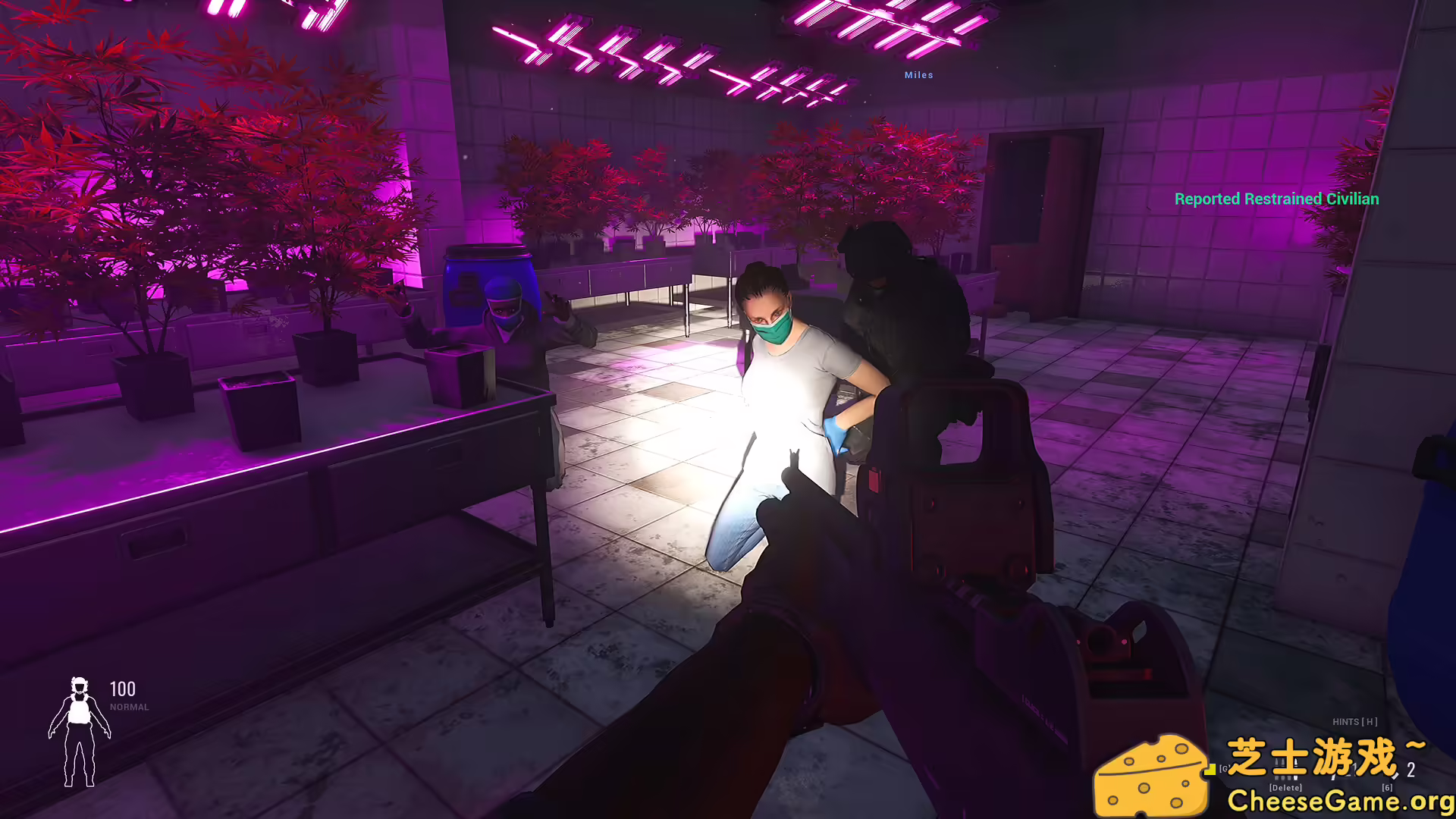Viewport: 1456px width, 819px height.
Task: Toggle the Reported Restrained Civilian notification
Action: 1277,199
